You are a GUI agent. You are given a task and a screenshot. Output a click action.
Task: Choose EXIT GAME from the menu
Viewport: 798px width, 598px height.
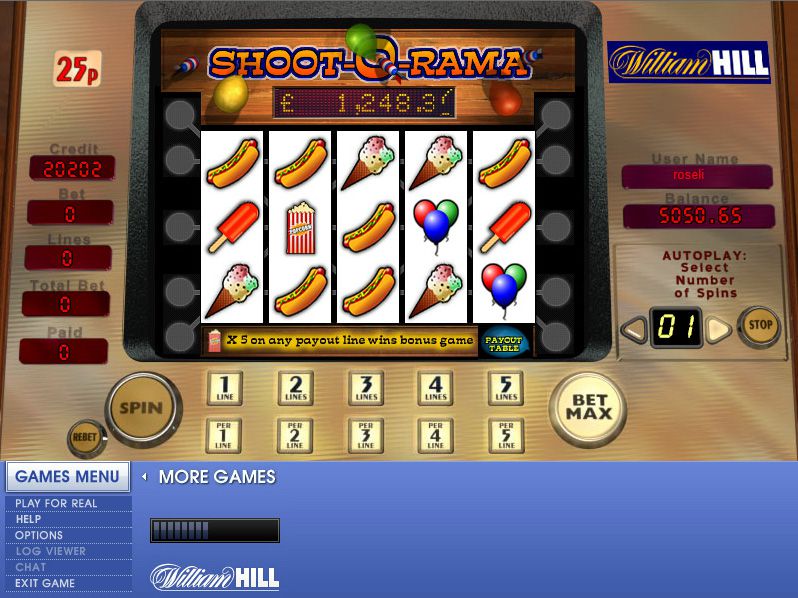(45, 583)
